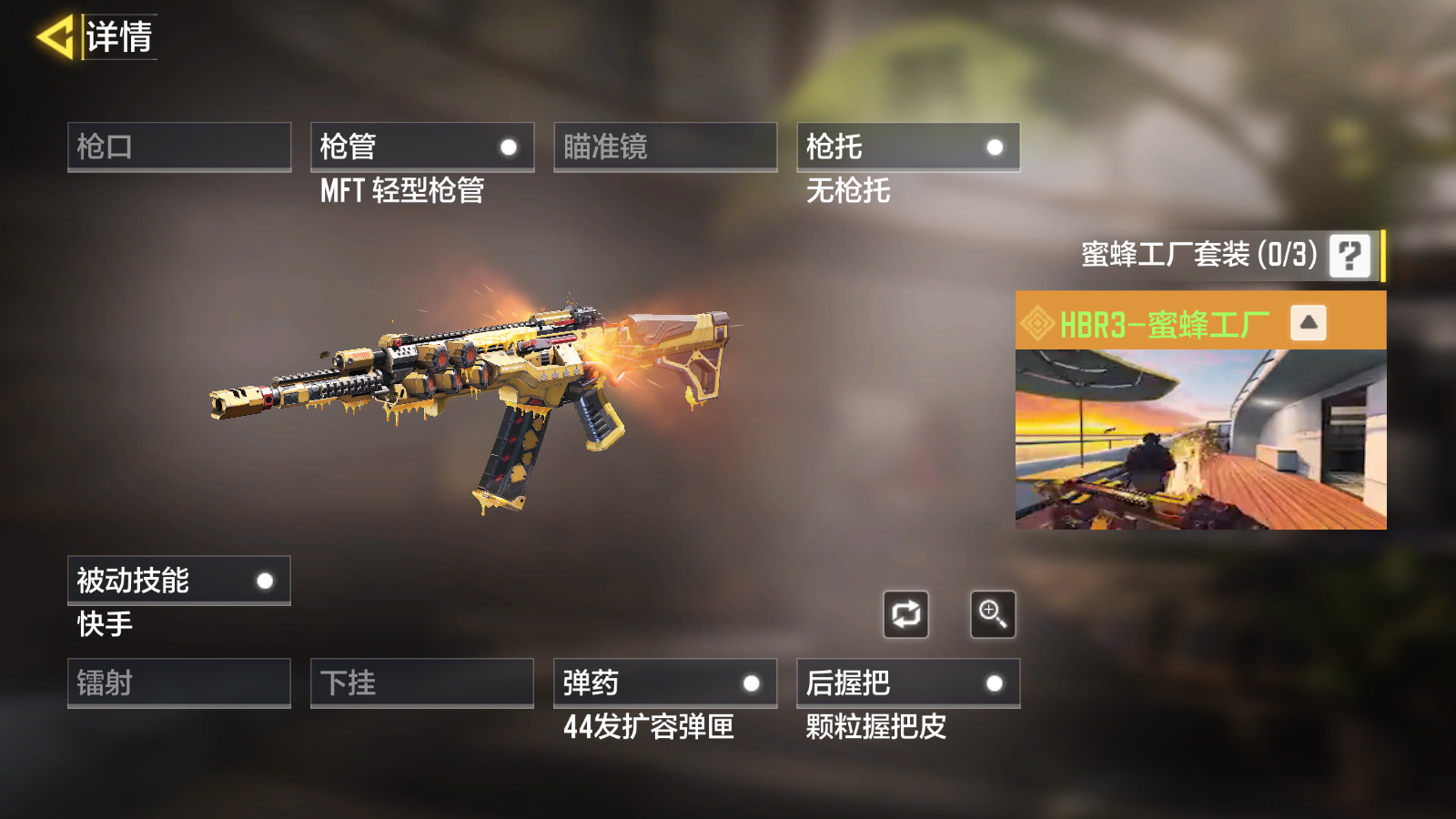Select the 枪托 stock attachment slot
This screenshot has width=1456, height=819.
908,147
